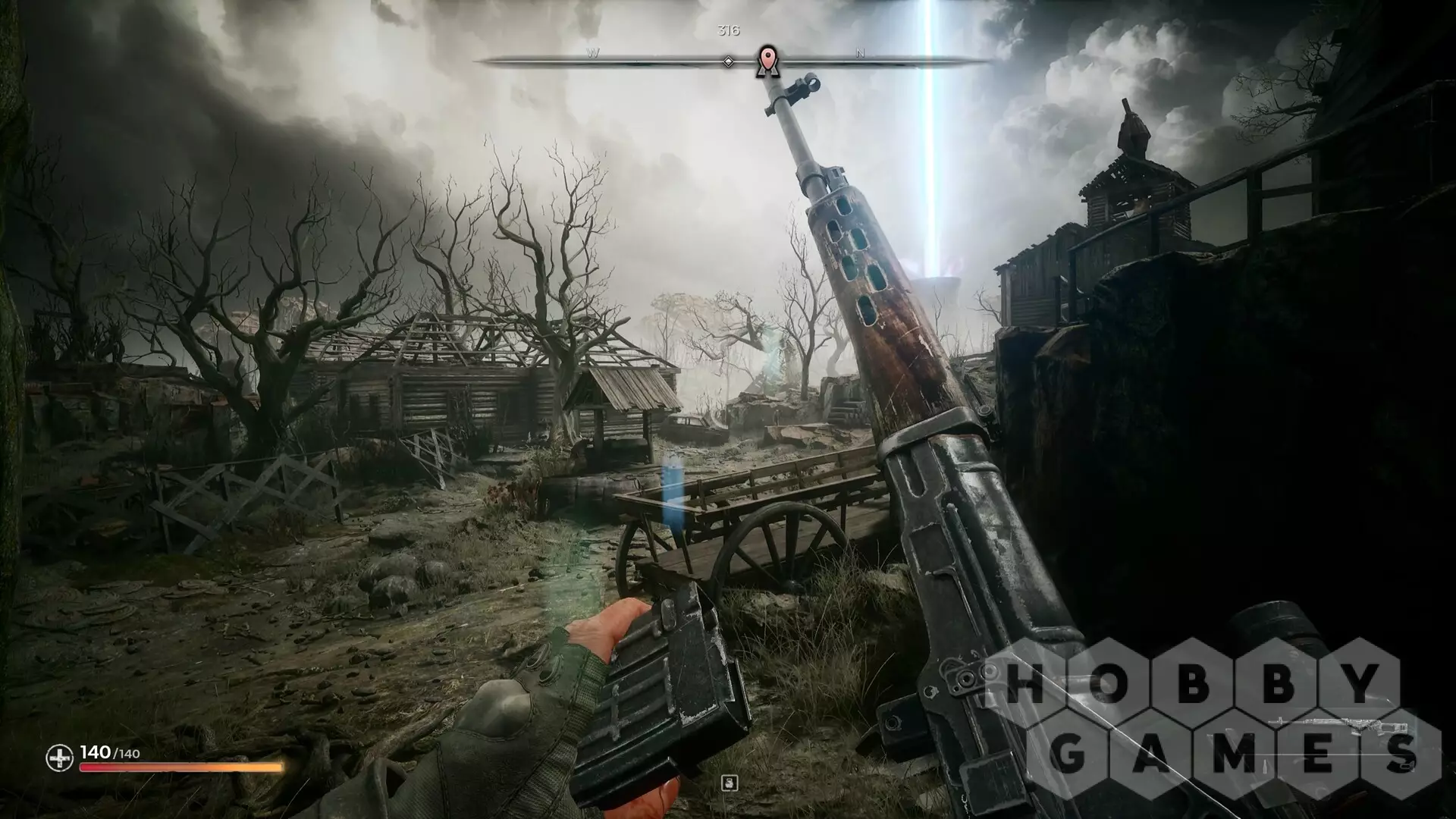Select the diamond waypoint on the compass
The width and height of the screenshot is (1456, 819).
(x=728, y=61)
